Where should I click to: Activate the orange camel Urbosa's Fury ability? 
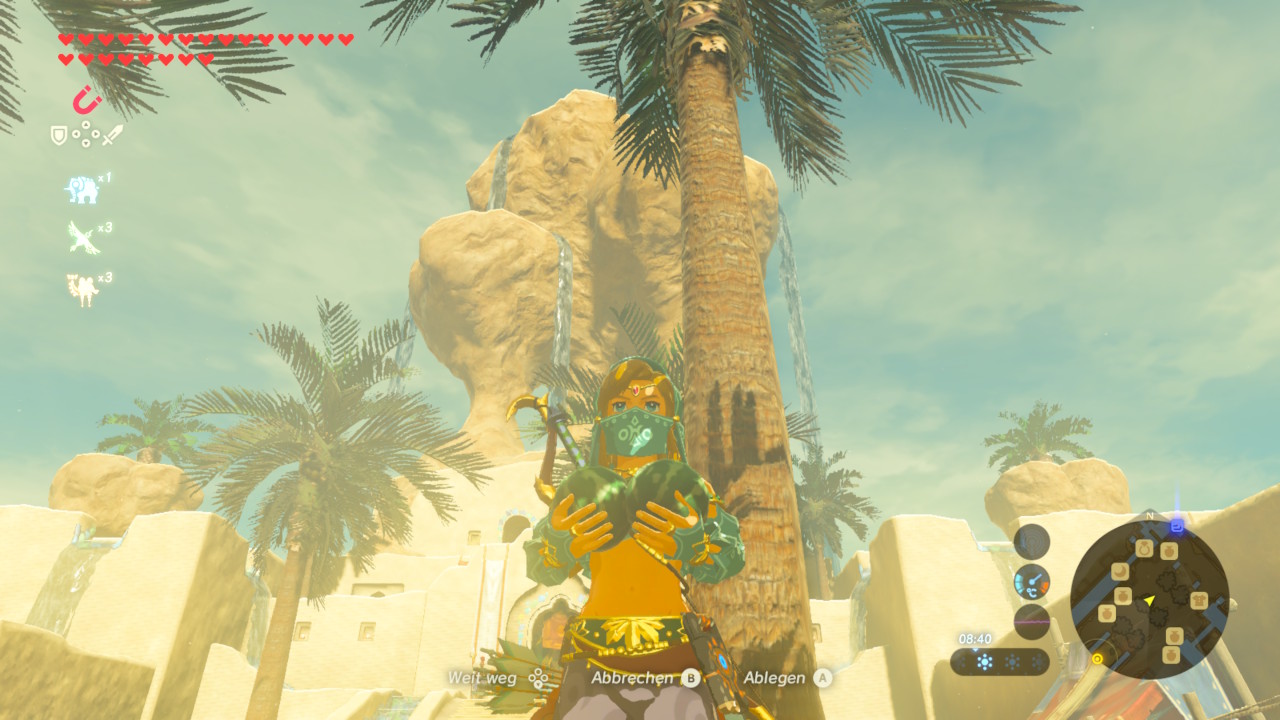(x=82, y=288)
